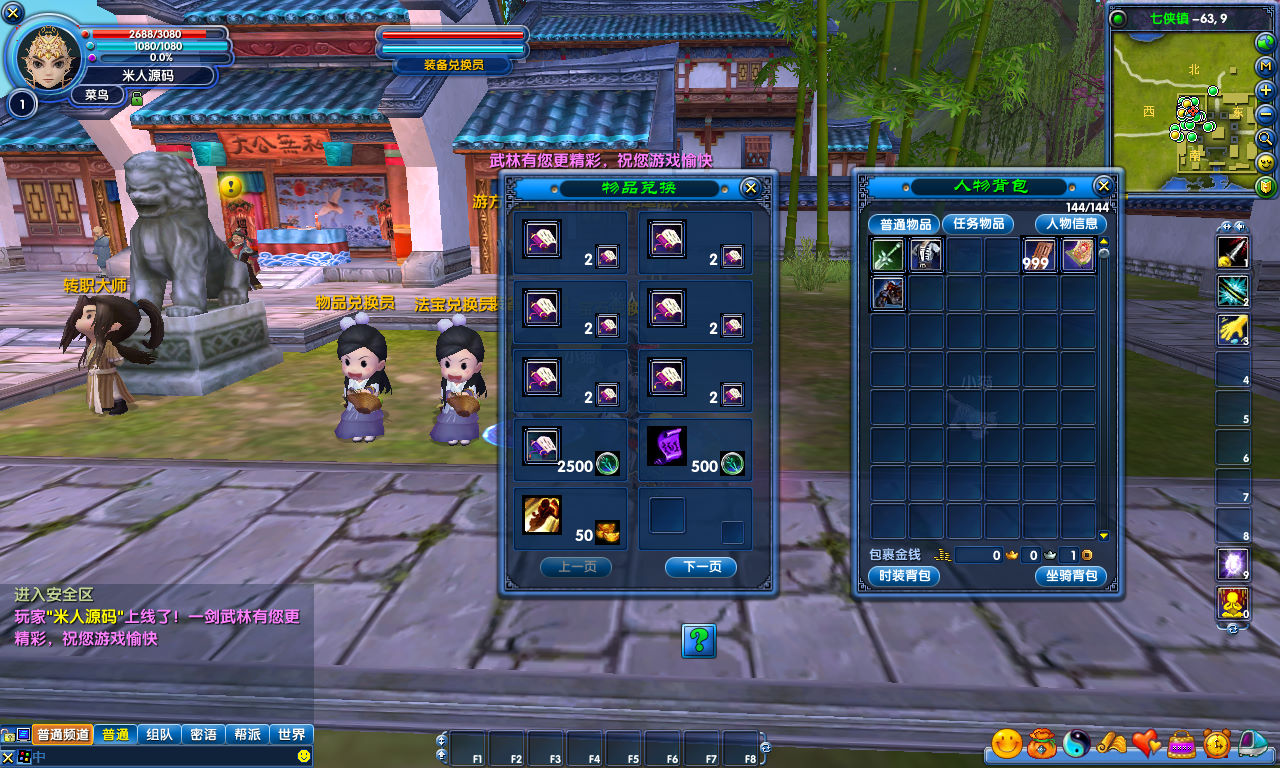Switch chat to the 帮派 channel

click(x=247, y=735)
